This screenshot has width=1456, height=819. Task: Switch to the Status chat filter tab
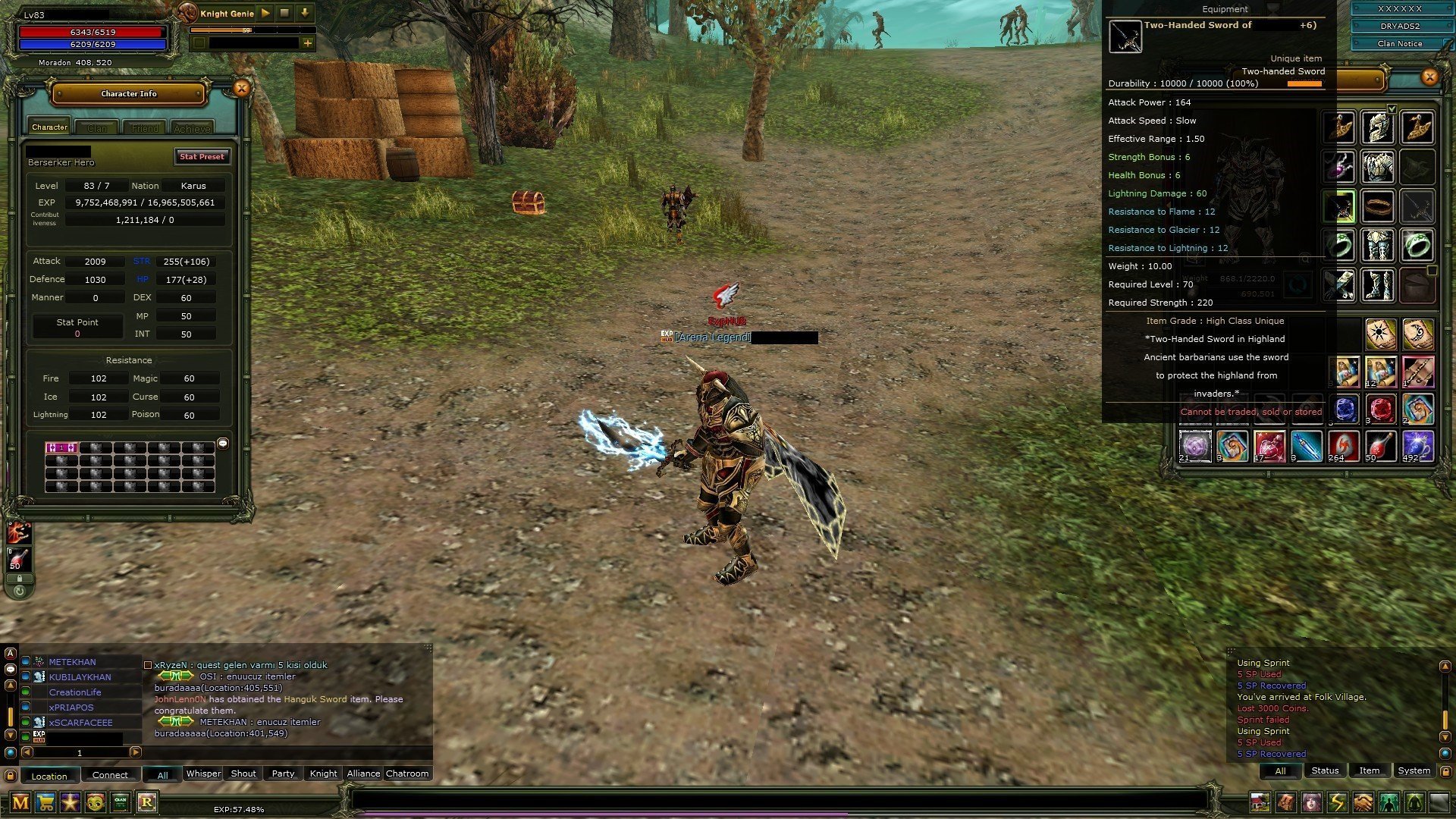[x=1325, y=770]
